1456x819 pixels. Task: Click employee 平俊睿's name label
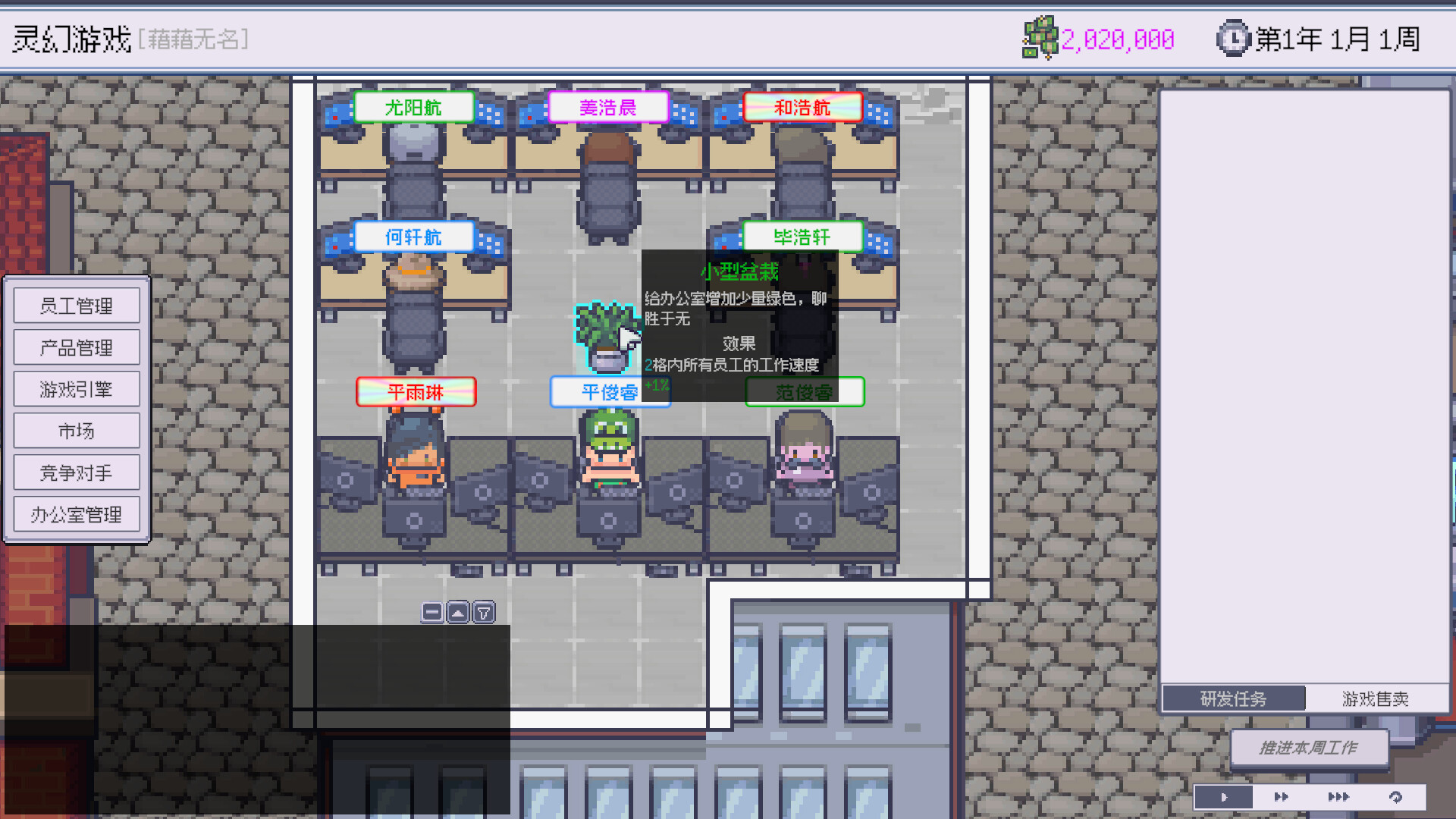pos(610,392)
